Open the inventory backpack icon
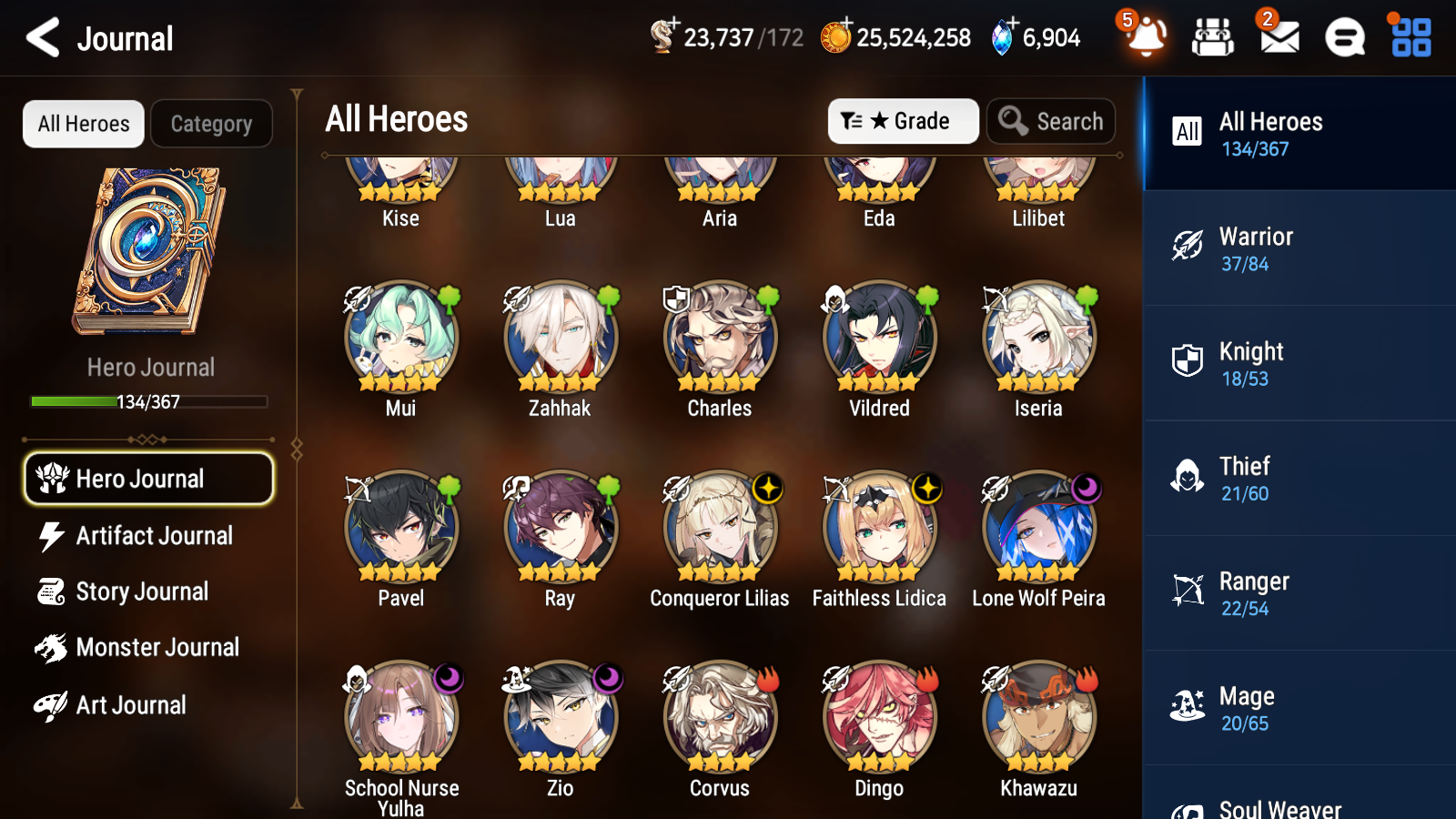The width and height of the screenshot is (1456, 819). click(x=1213, y=38)
